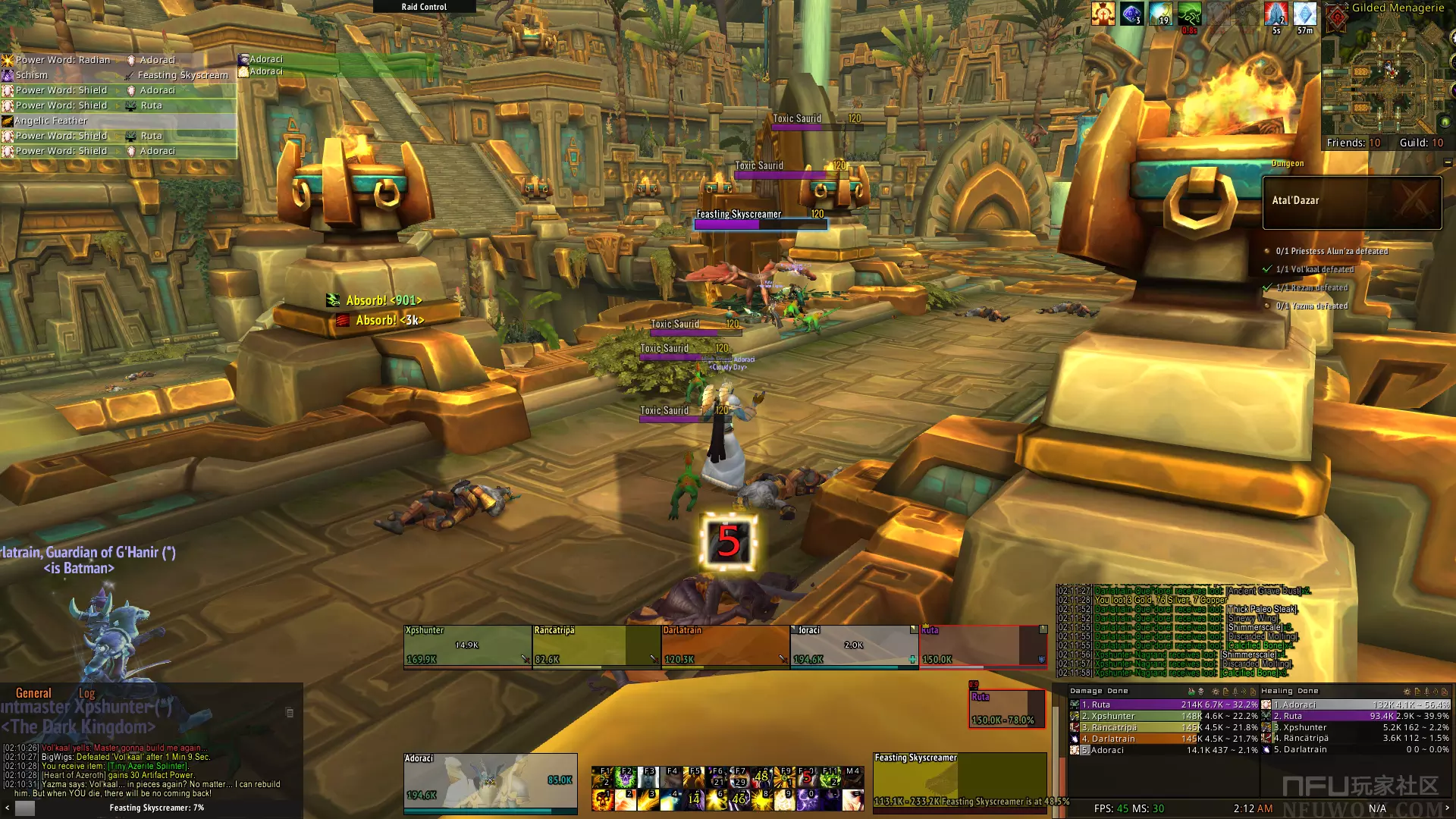Click the Atal'Dazar dungeon header
Image resolution: width=1456 pixels, height=819 pixels.
click(1351, 202)
